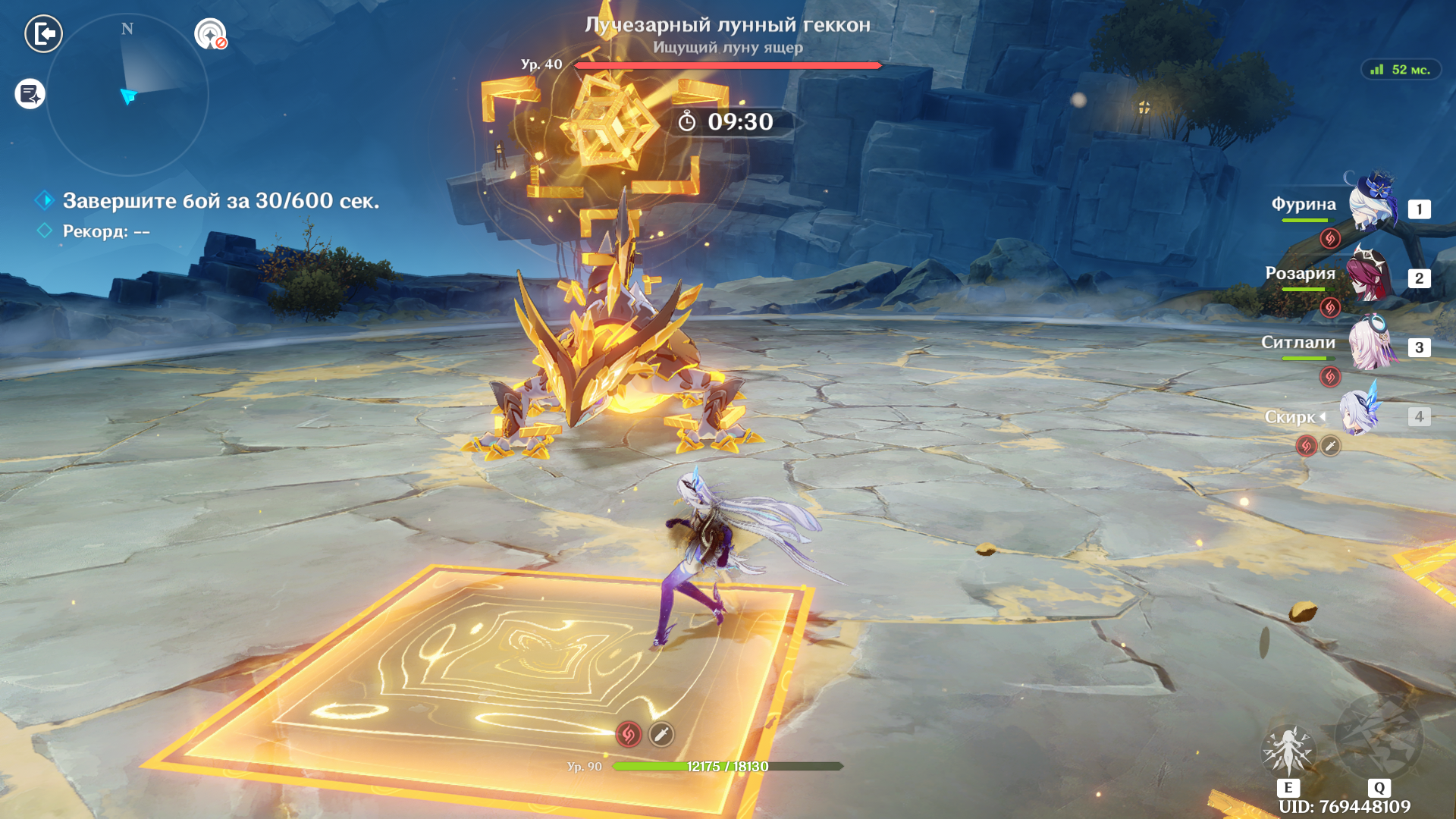This screenshot has height=819, width=1456.
Task: Click the challenge objective tracker text
Action: [x=220, y=201]
